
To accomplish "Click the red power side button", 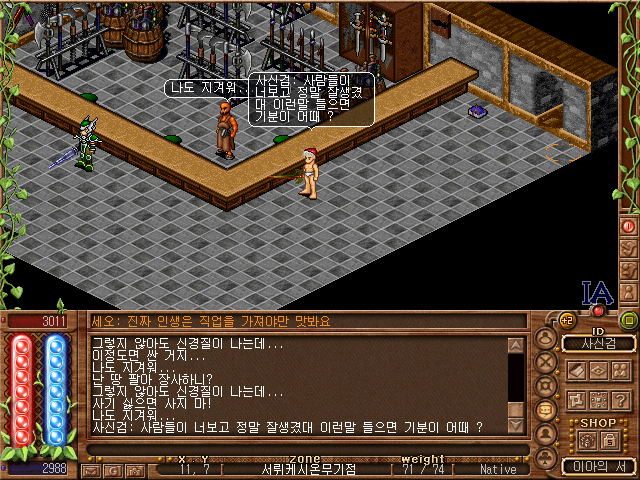I will [x=629, y=227].
